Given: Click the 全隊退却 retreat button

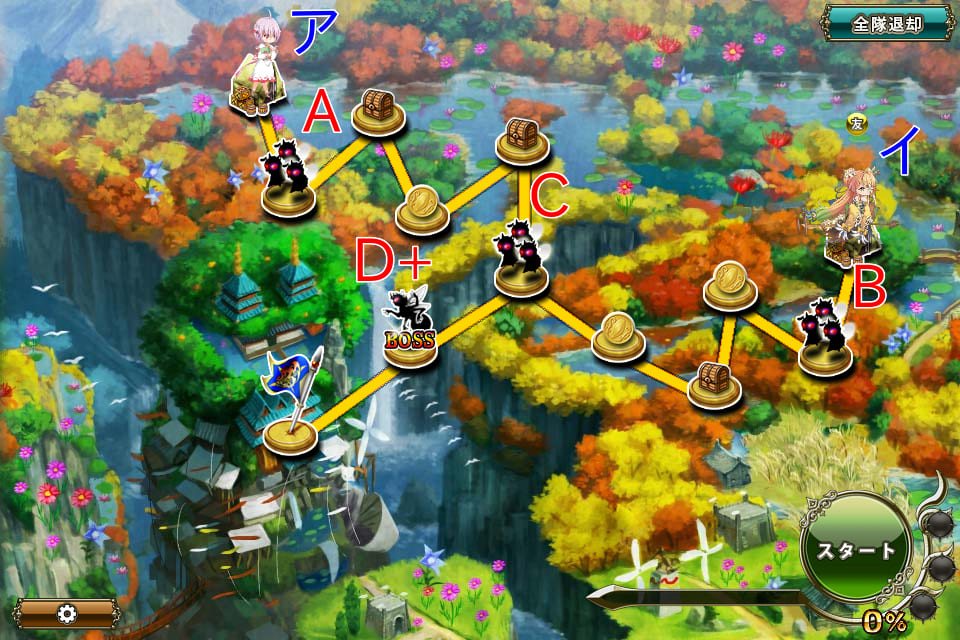Looking at the screenshot, I should [887, 23].
